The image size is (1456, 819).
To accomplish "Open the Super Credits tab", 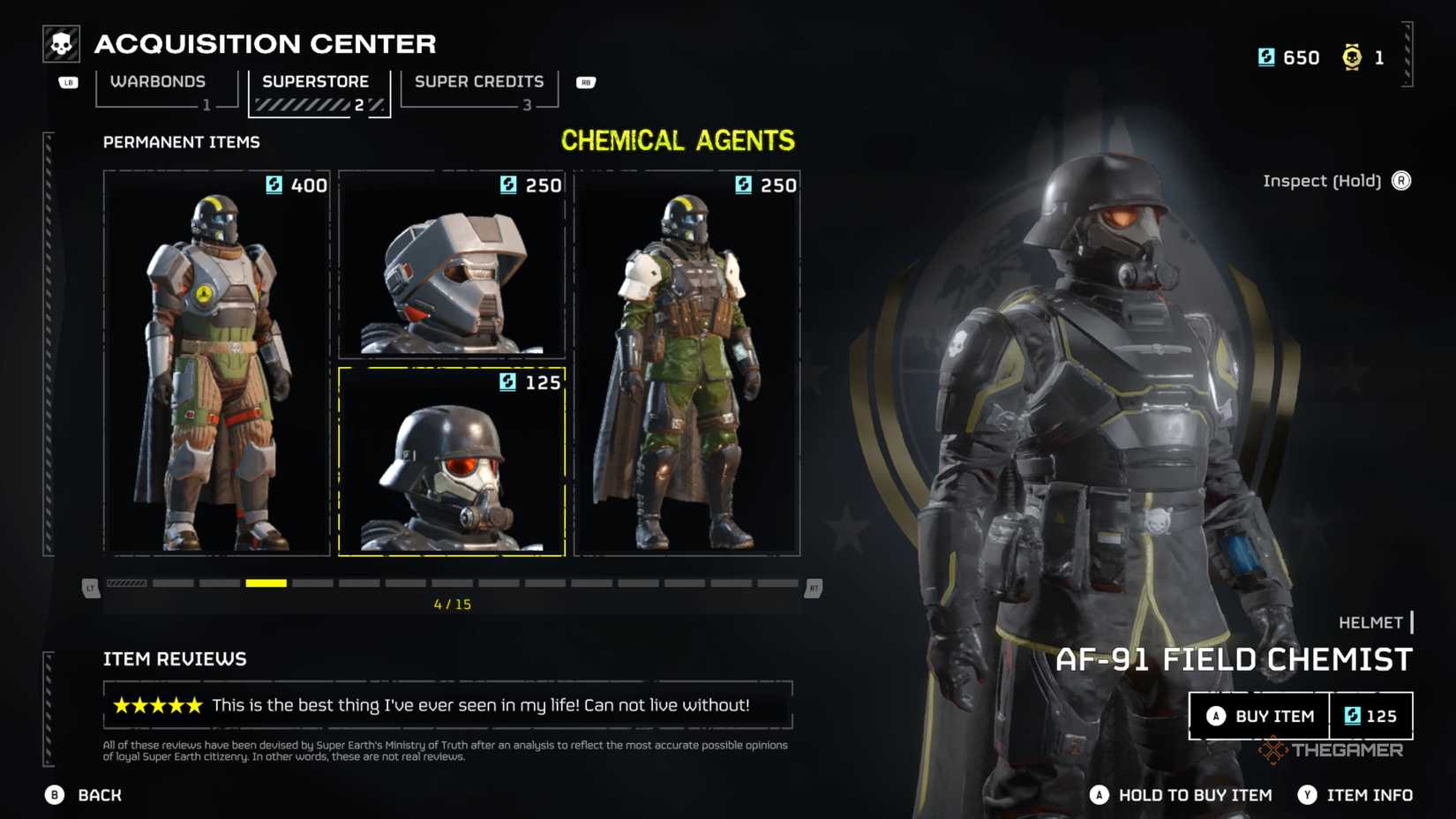I will 479,82.
